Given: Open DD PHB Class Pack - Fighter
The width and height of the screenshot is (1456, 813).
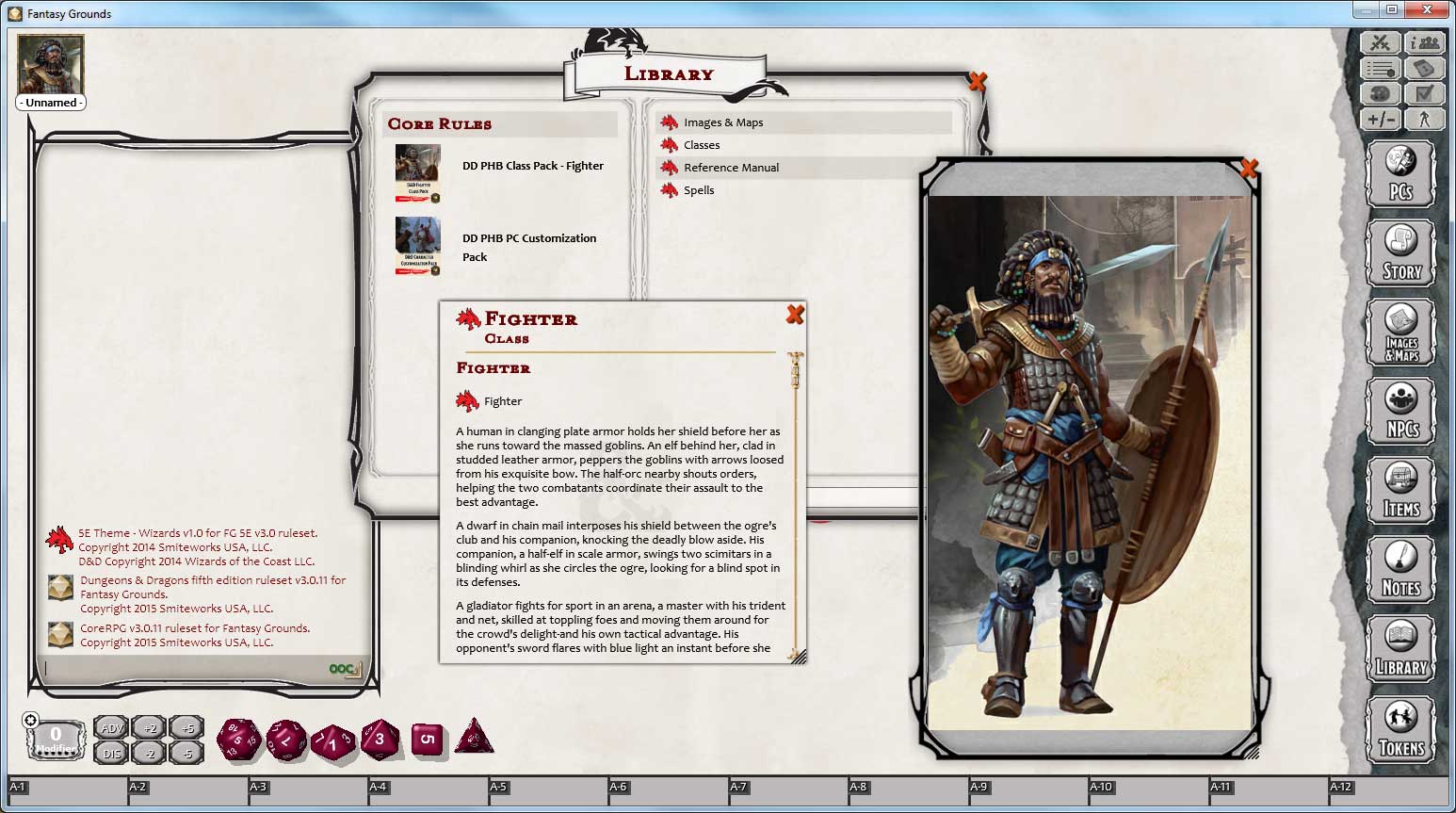Looking at the screenshot, I should coord(532,165).
